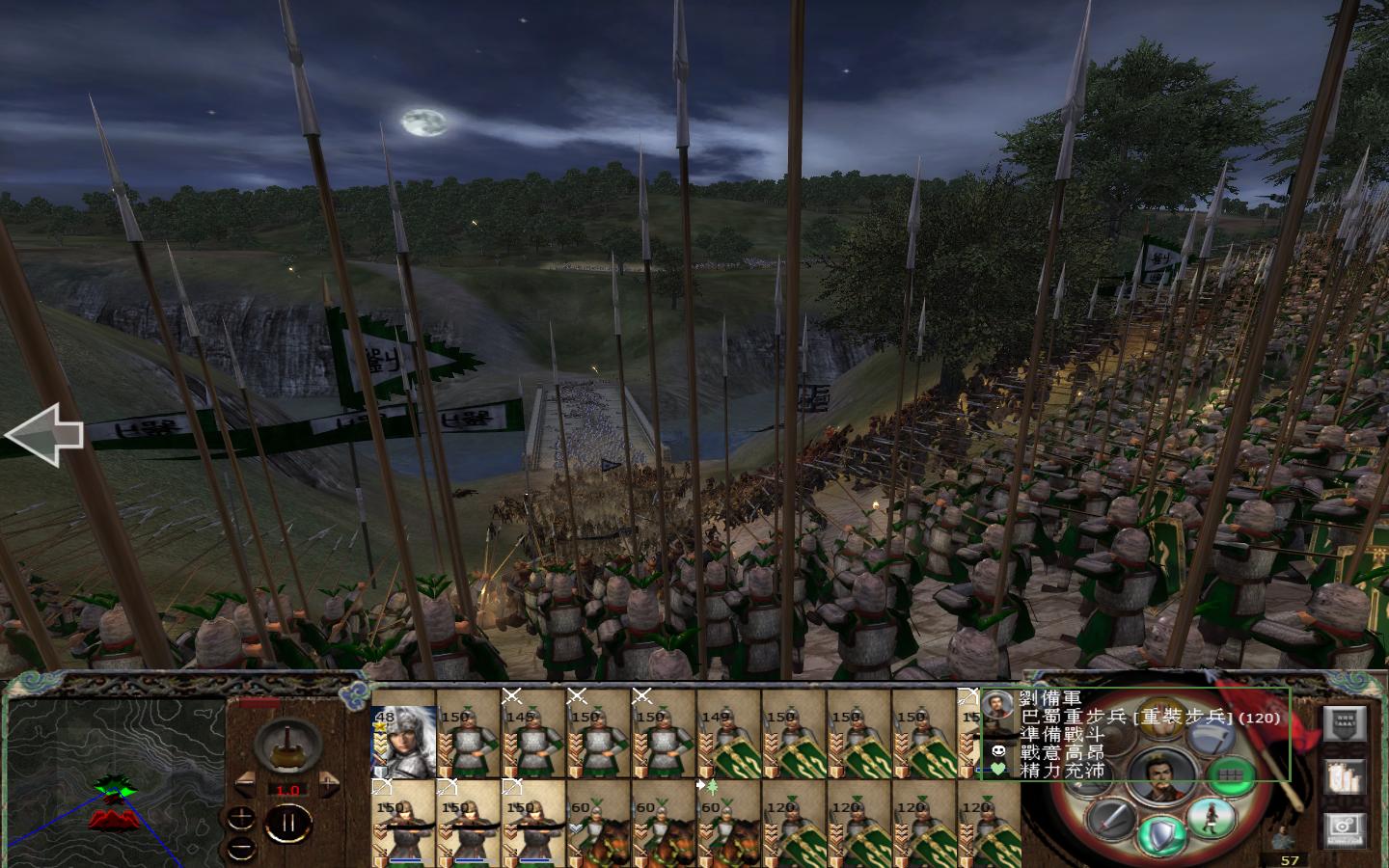
Task: Click the cinematic camera icon at bottom right
Action: point(1345,829)
